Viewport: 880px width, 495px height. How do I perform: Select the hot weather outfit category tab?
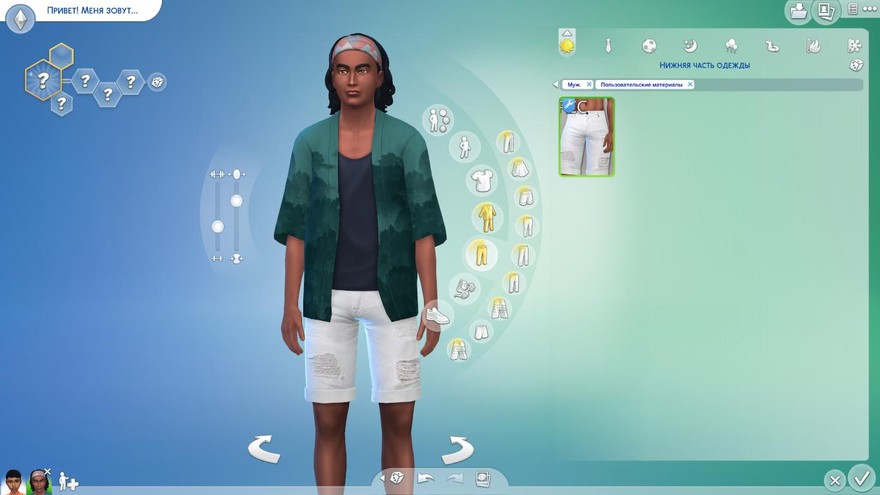click(x=813, y=46)
